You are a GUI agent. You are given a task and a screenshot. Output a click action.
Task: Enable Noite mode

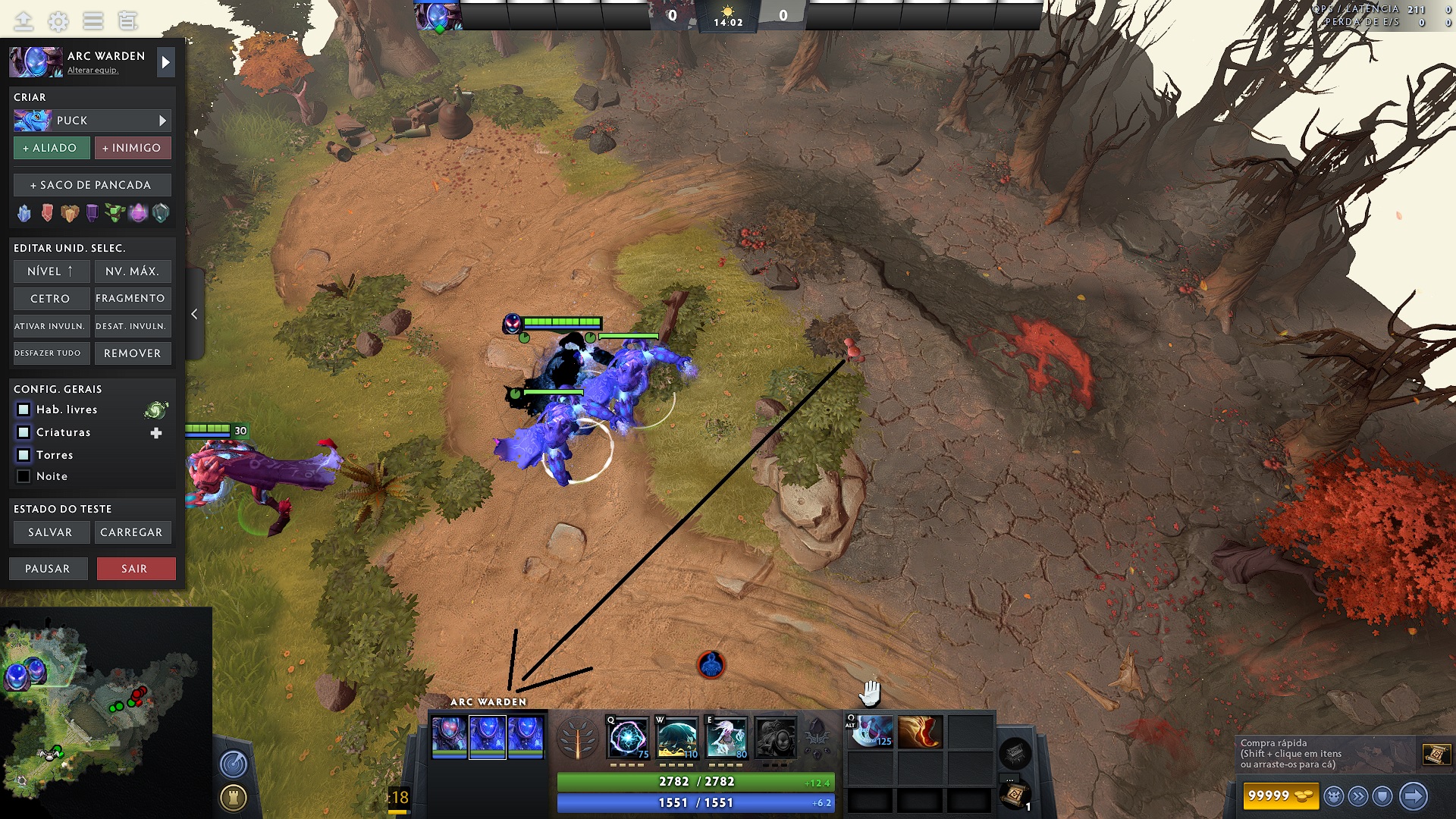tap(24, 476)
